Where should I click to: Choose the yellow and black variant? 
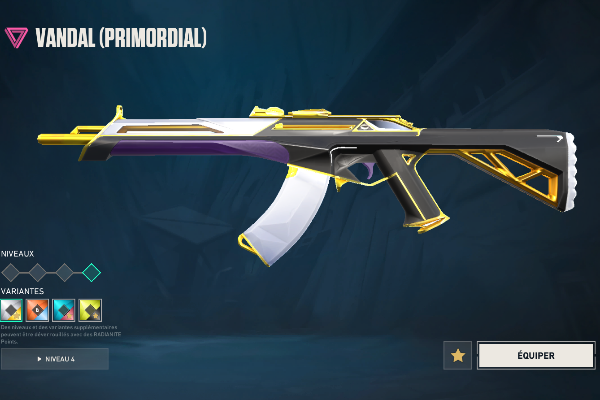click(x=90, y=310)
